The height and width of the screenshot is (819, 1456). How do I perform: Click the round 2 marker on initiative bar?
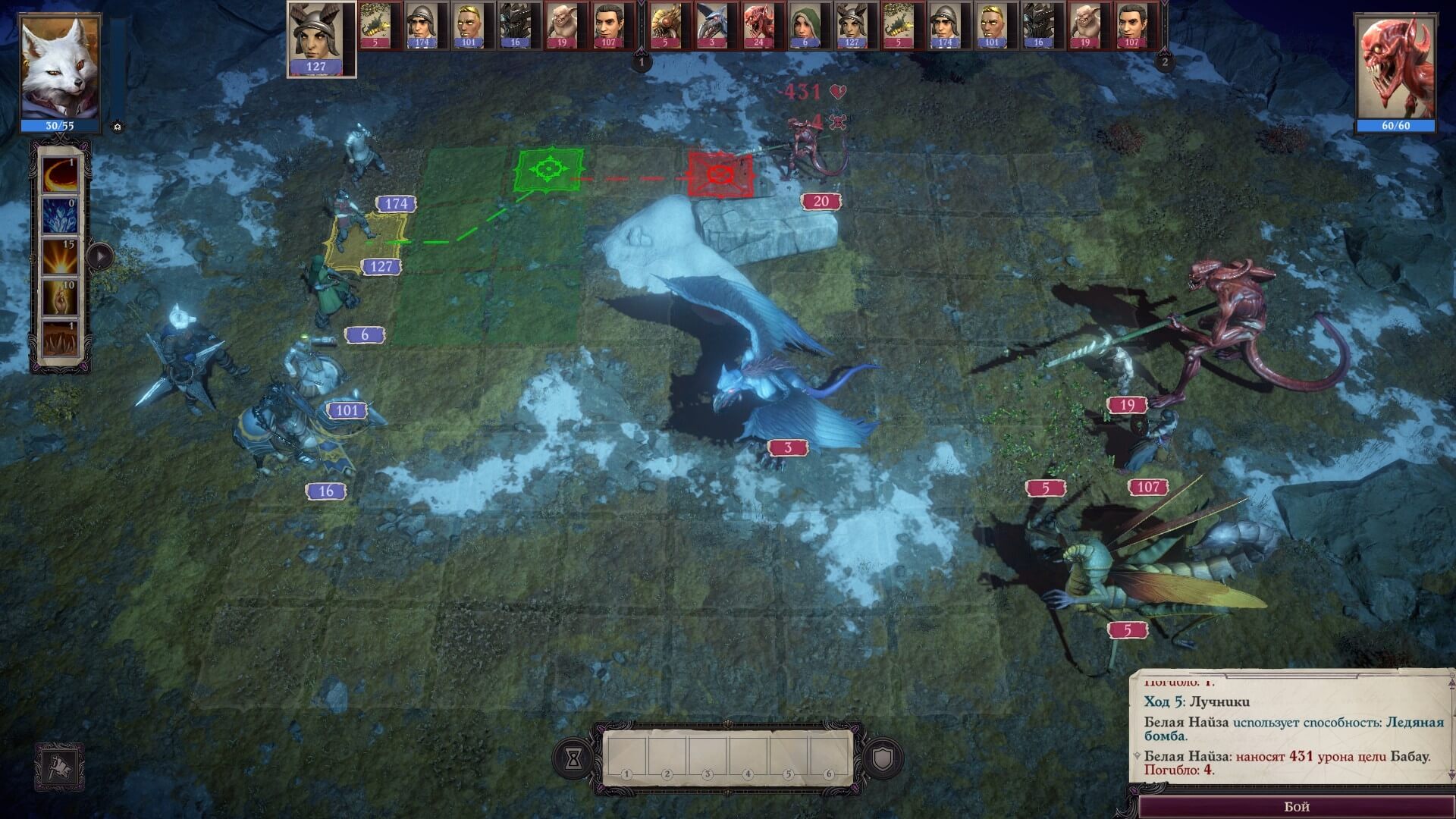[1166, 62]
